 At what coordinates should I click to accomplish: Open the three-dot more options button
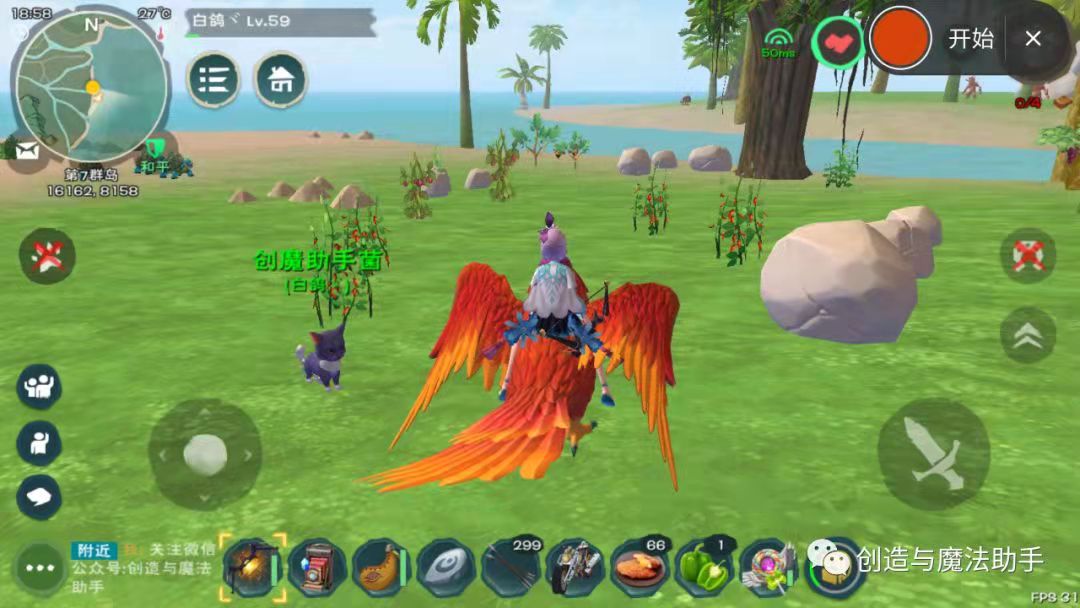click(40, 568)
